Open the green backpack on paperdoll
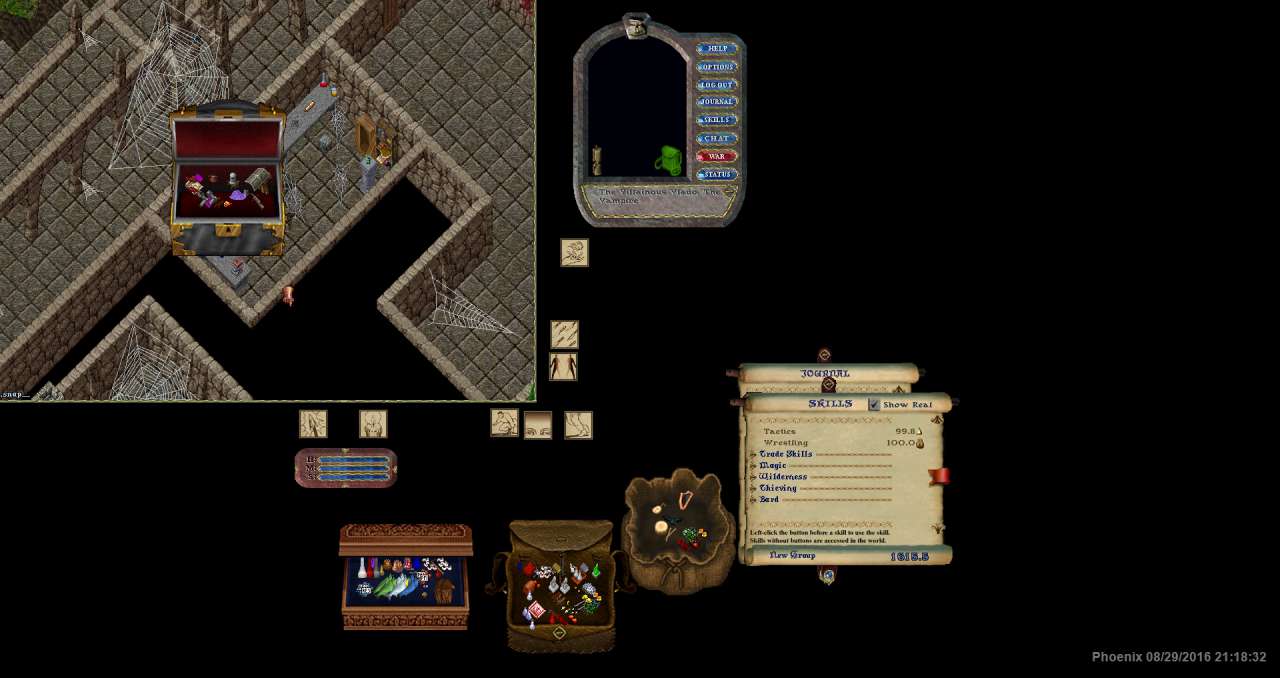 669,160
